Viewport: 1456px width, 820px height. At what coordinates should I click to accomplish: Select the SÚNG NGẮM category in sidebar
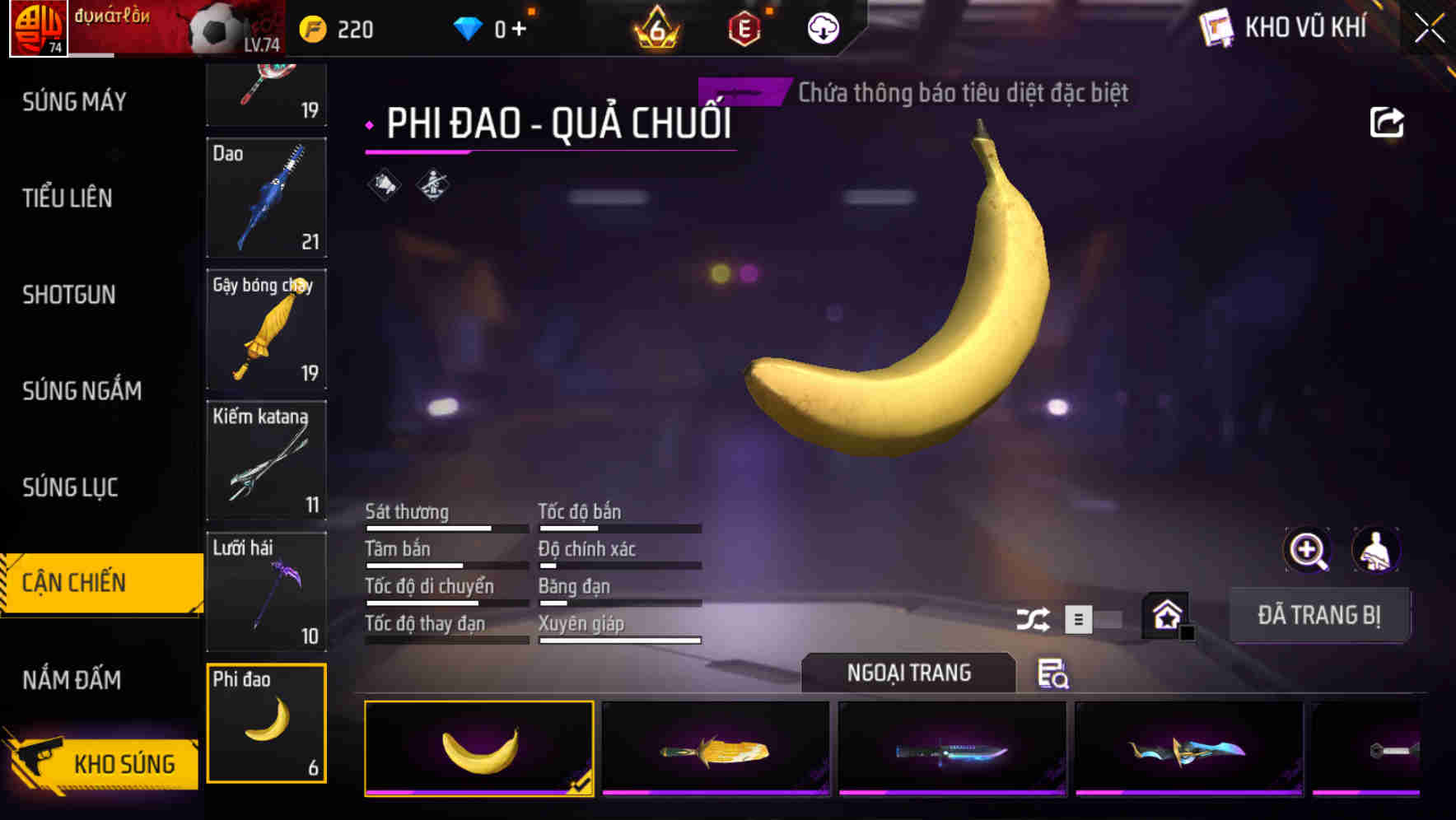(81, 391)
